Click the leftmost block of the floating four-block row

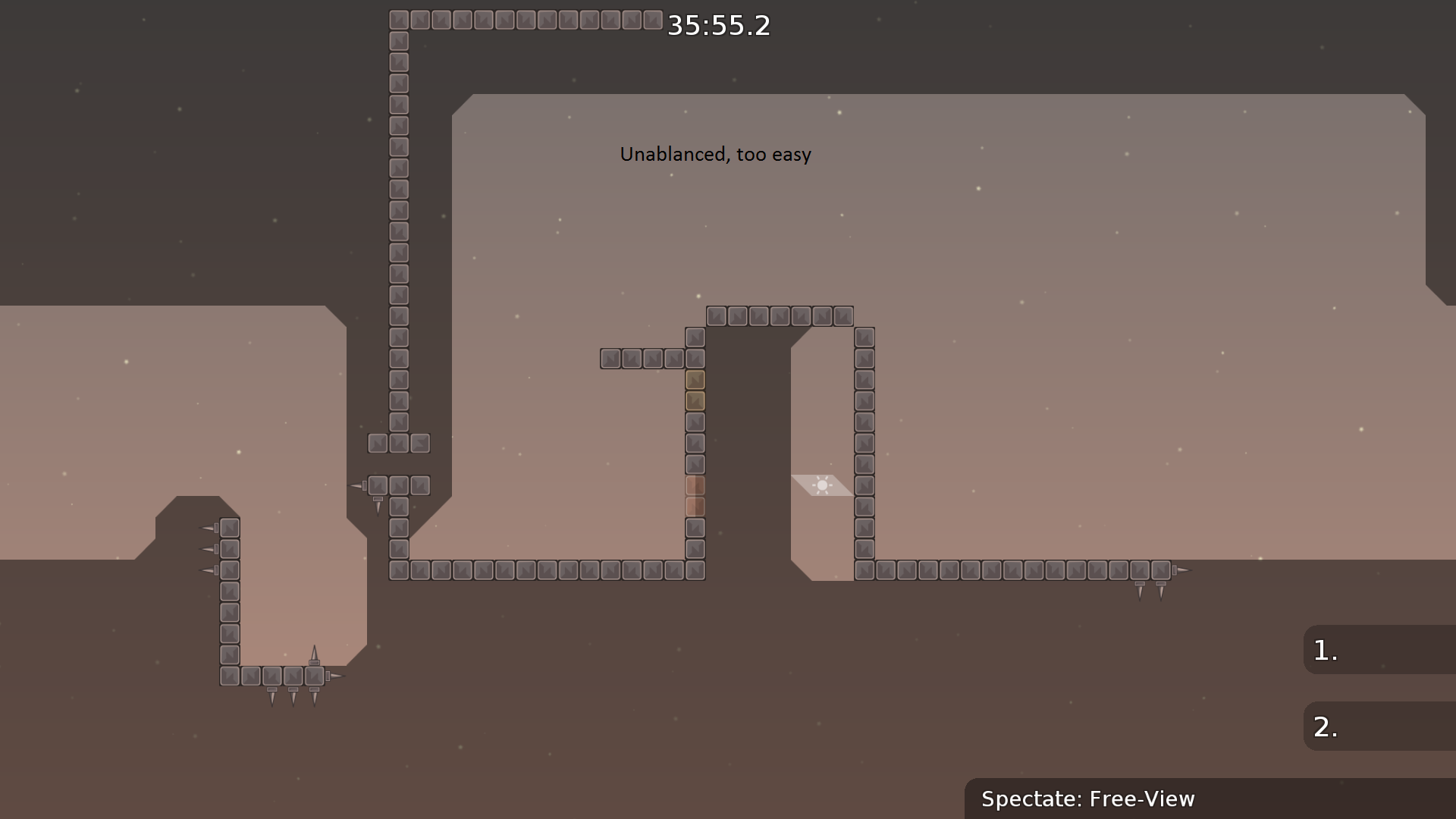point(610,358)
